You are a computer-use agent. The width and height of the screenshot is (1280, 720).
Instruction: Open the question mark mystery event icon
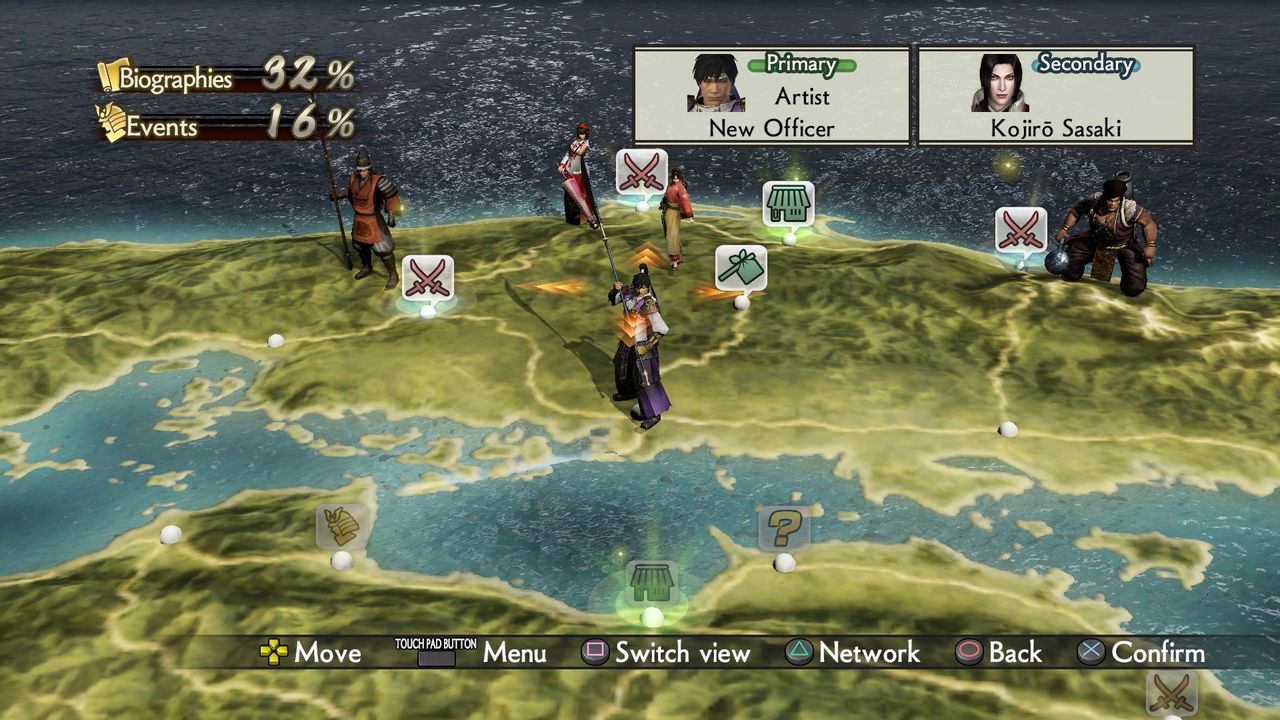click(x=783, y=526)
